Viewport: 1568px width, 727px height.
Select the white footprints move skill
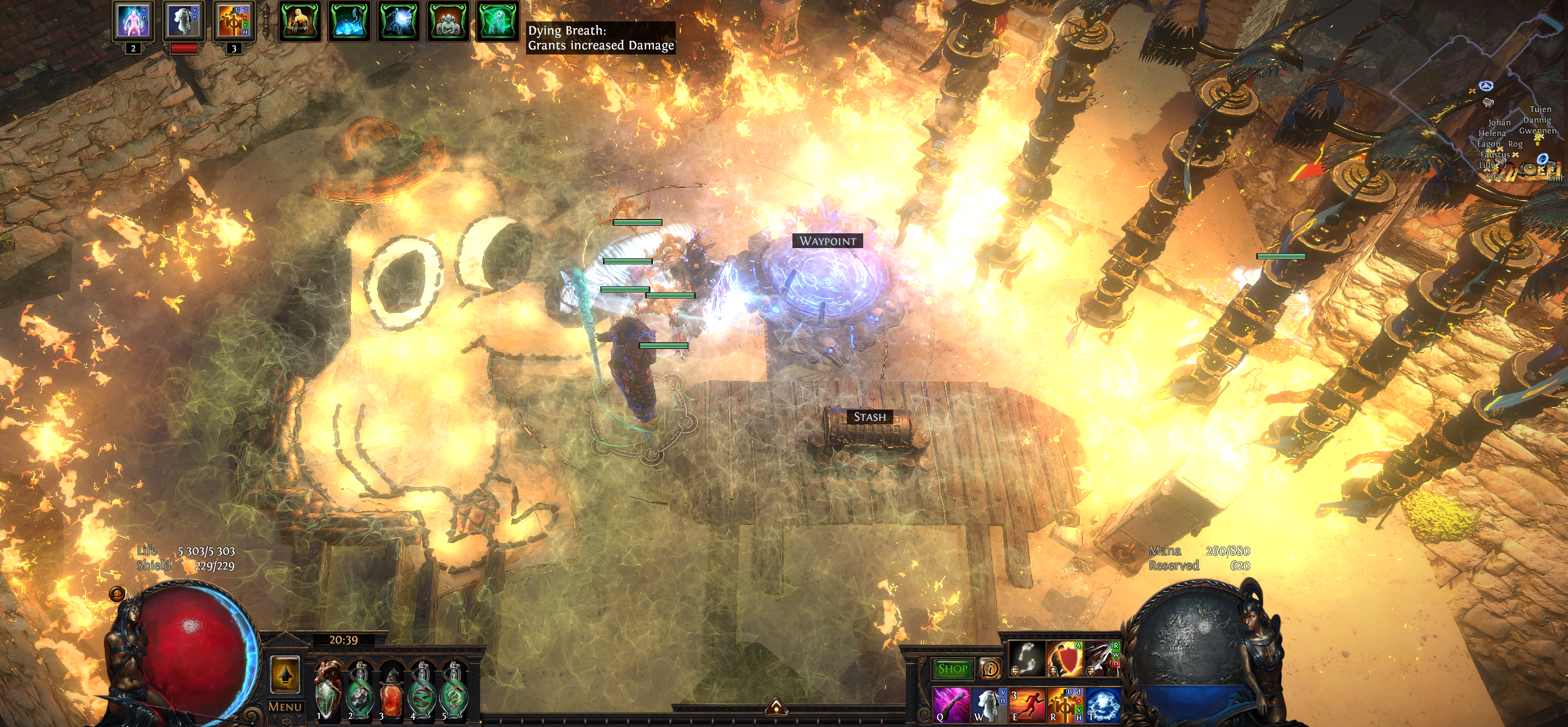[1027, 659]
